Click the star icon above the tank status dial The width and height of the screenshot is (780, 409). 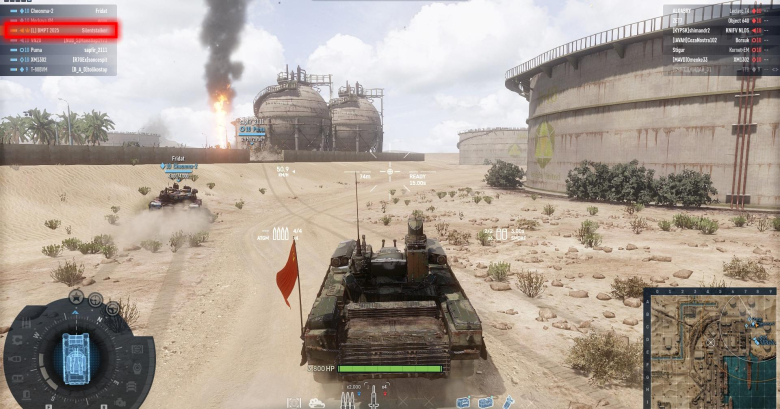[76, 296]
